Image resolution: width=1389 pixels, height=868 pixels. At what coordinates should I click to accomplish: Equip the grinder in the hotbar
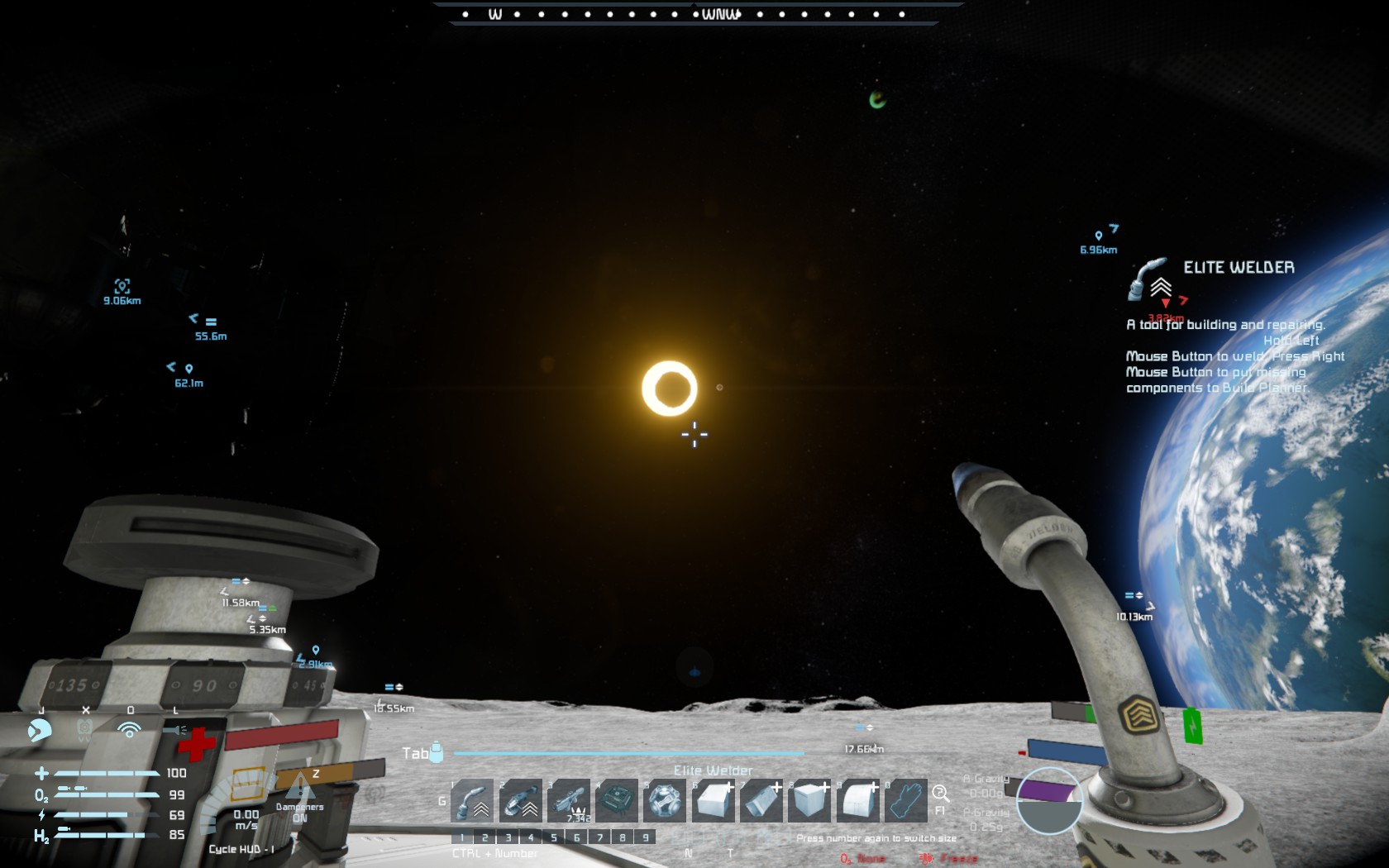coord(521,800)
